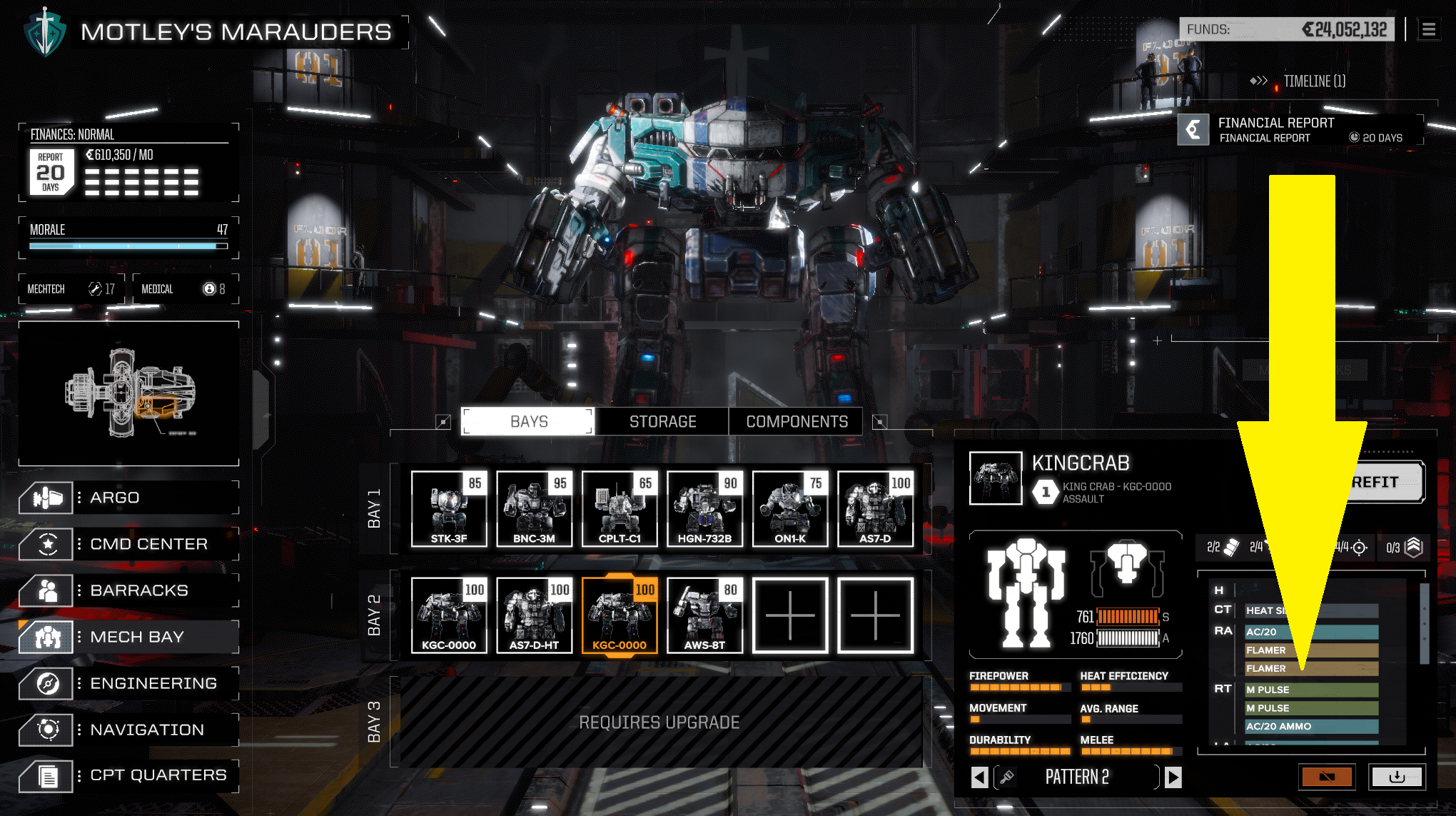This screenshot has width=1456, height=816.
Task: Switch to the Storage tab
Action: click(662, 422)
